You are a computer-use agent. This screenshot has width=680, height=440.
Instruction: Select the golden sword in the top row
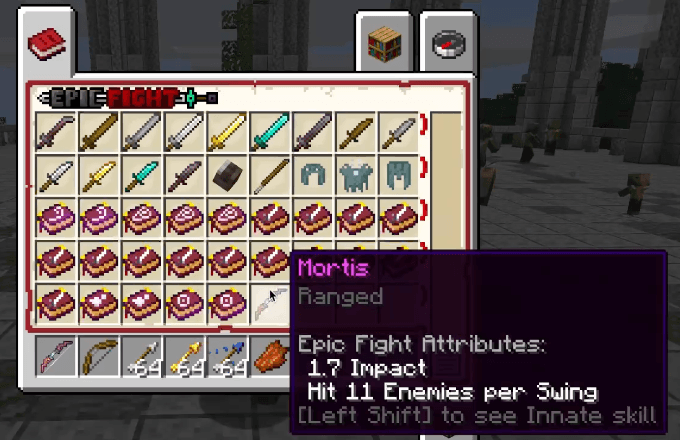pyautogui.click(x=226, y=133)
